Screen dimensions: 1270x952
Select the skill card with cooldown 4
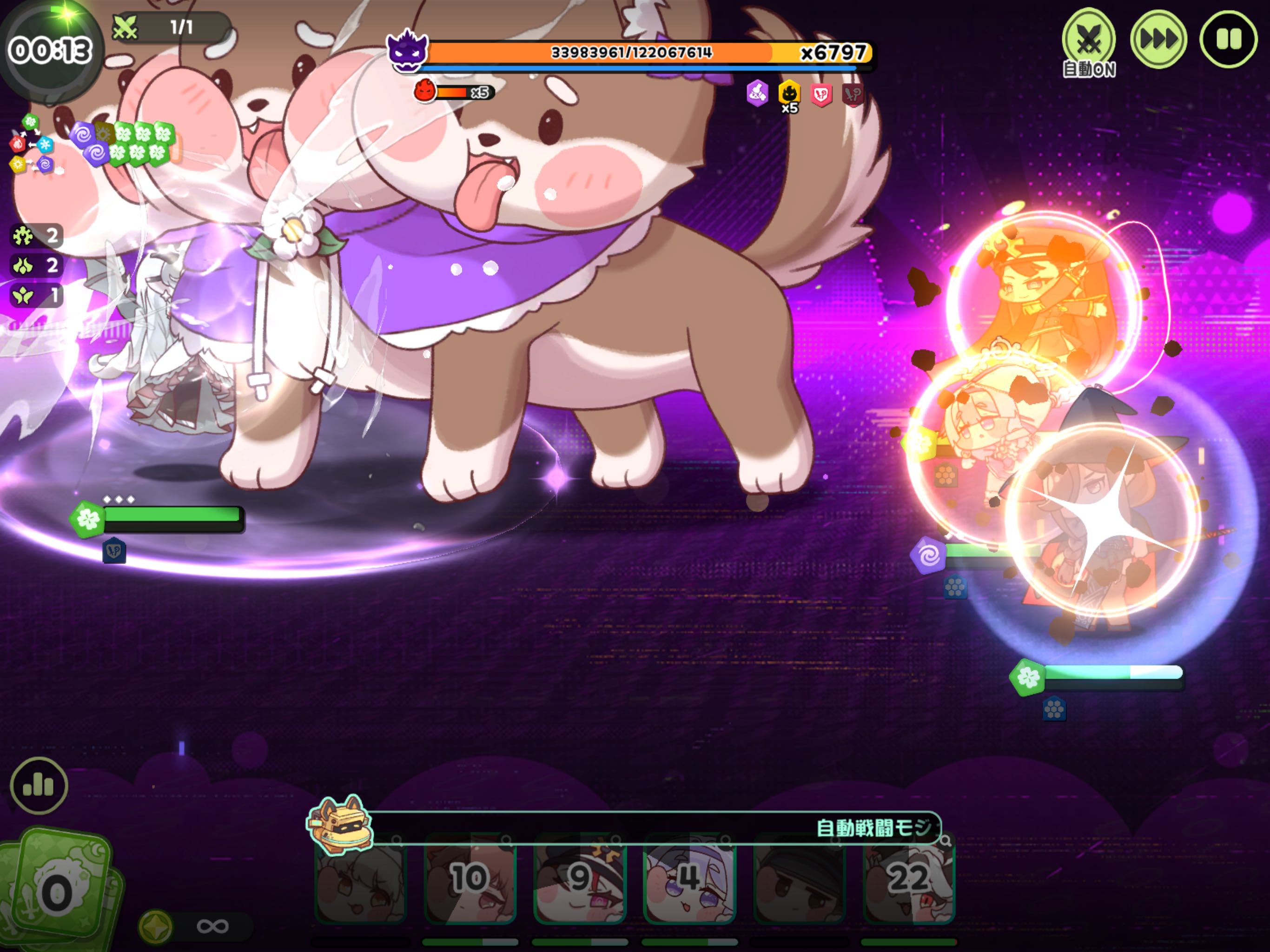point(689,879)
